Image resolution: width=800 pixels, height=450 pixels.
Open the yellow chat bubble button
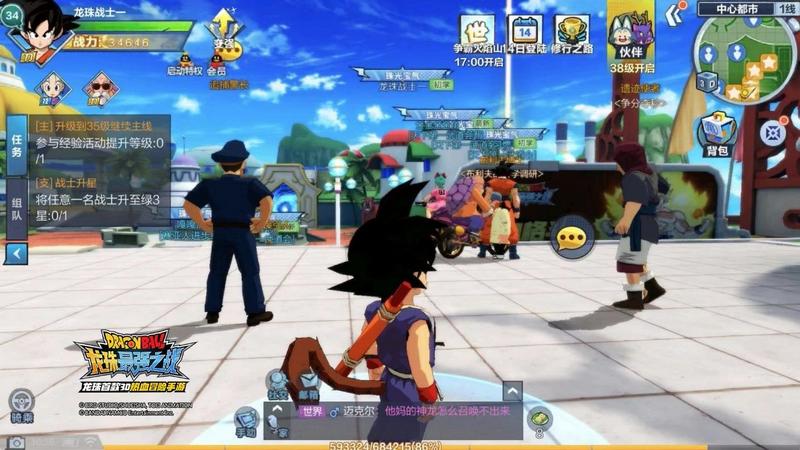tap(572, 237)
